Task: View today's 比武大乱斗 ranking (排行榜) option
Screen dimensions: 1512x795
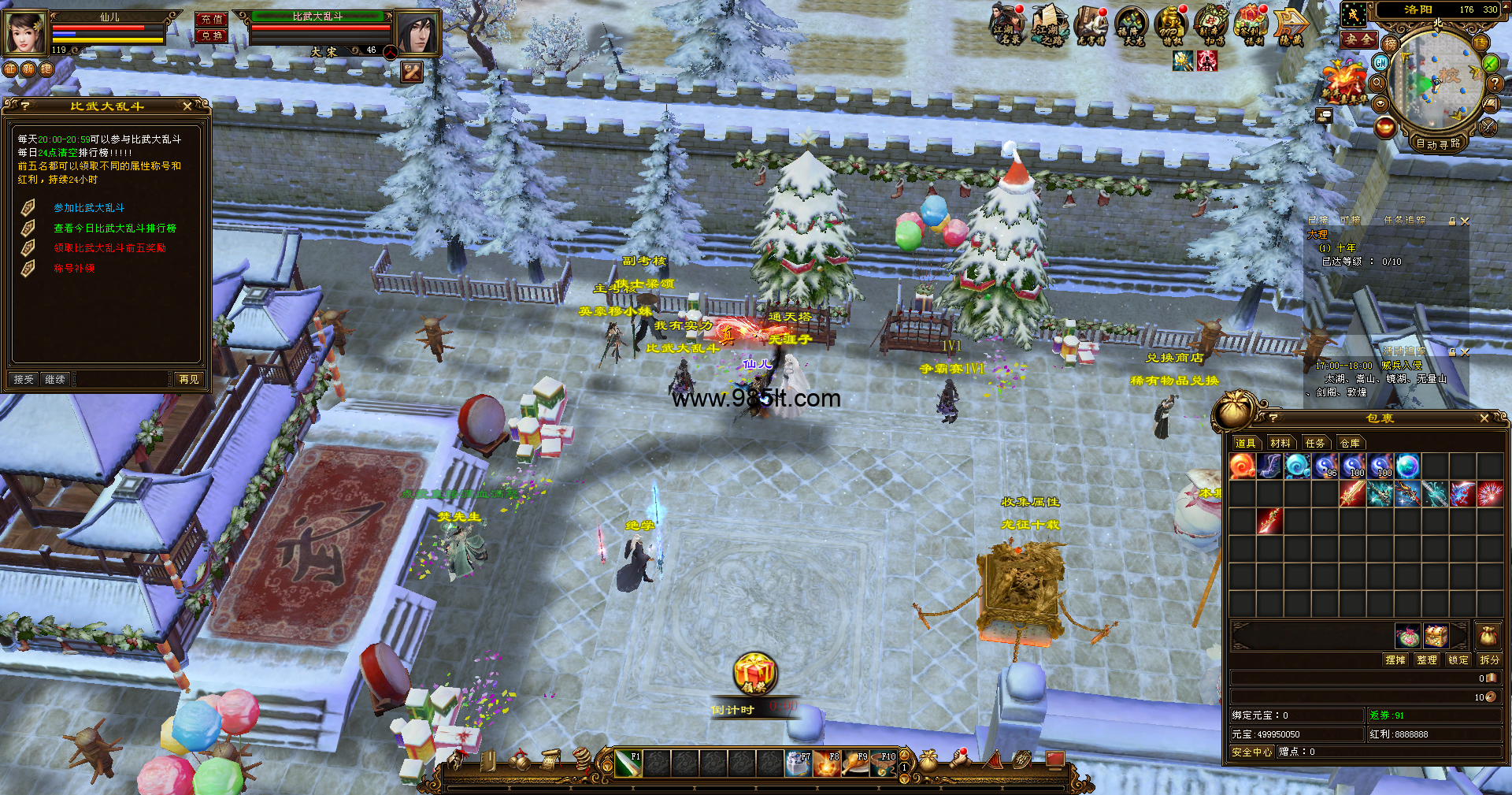Action: [114, 228]
